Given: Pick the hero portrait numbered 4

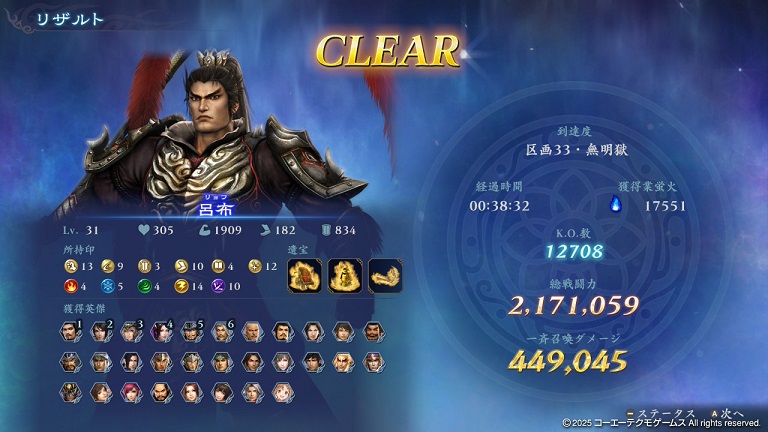Looking at the screenshot, I should pyautogui.click(x=160, y=332).
